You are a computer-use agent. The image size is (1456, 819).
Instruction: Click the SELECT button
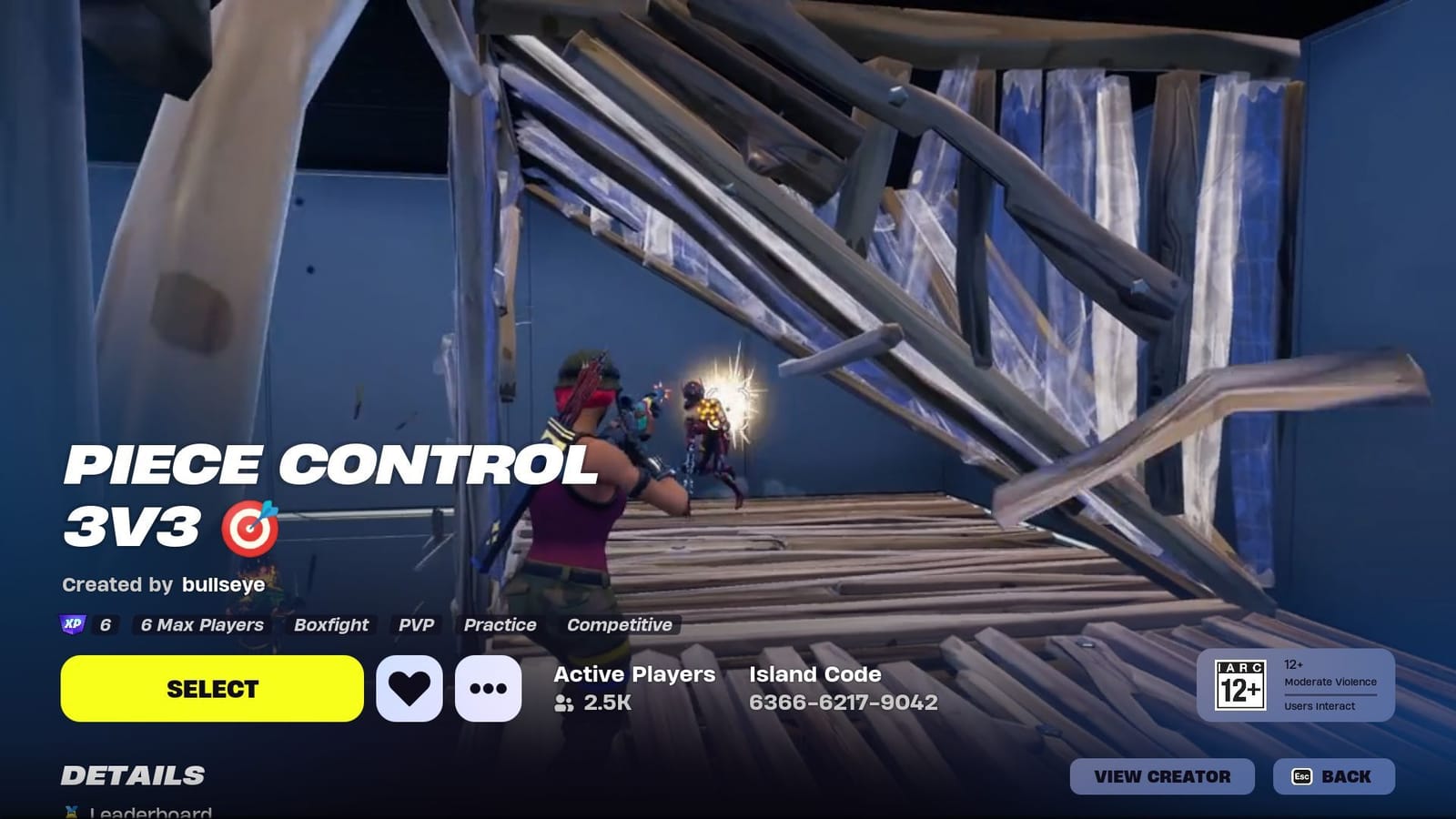211,689
